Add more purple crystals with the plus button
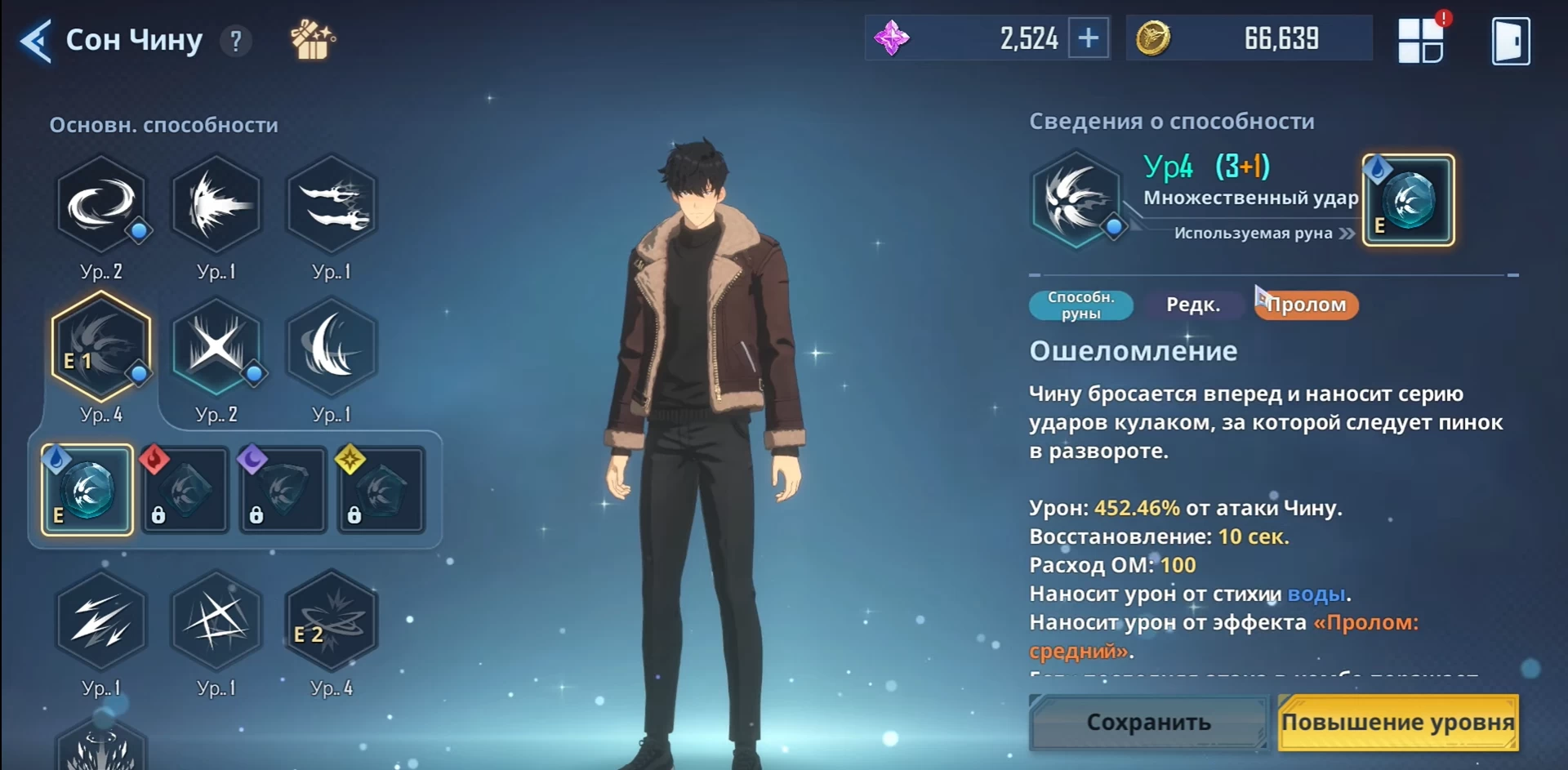This screenshot has width=1568, height=770. (1089, 38)
